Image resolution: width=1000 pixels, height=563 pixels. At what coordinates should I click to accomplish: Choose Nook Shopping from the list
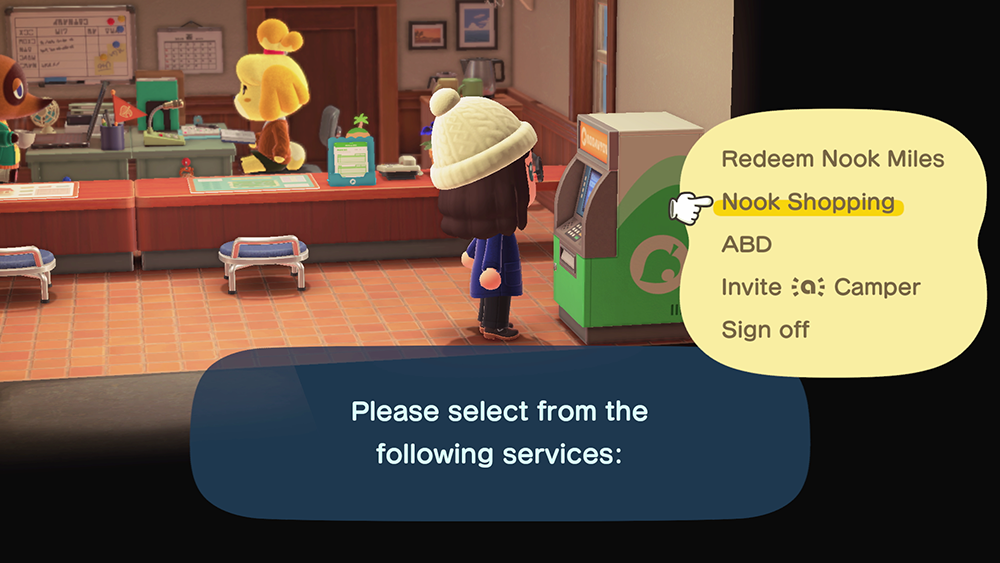click(x=808, y=202)
